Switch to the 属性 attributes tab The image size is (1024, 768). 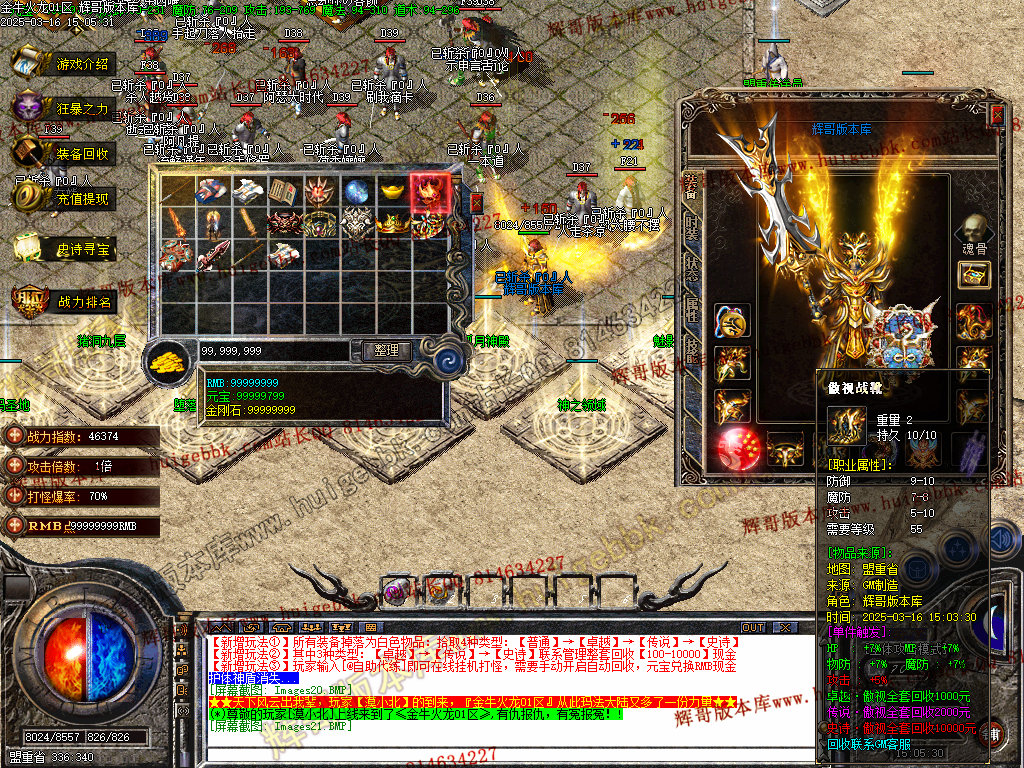click(691, 310)
